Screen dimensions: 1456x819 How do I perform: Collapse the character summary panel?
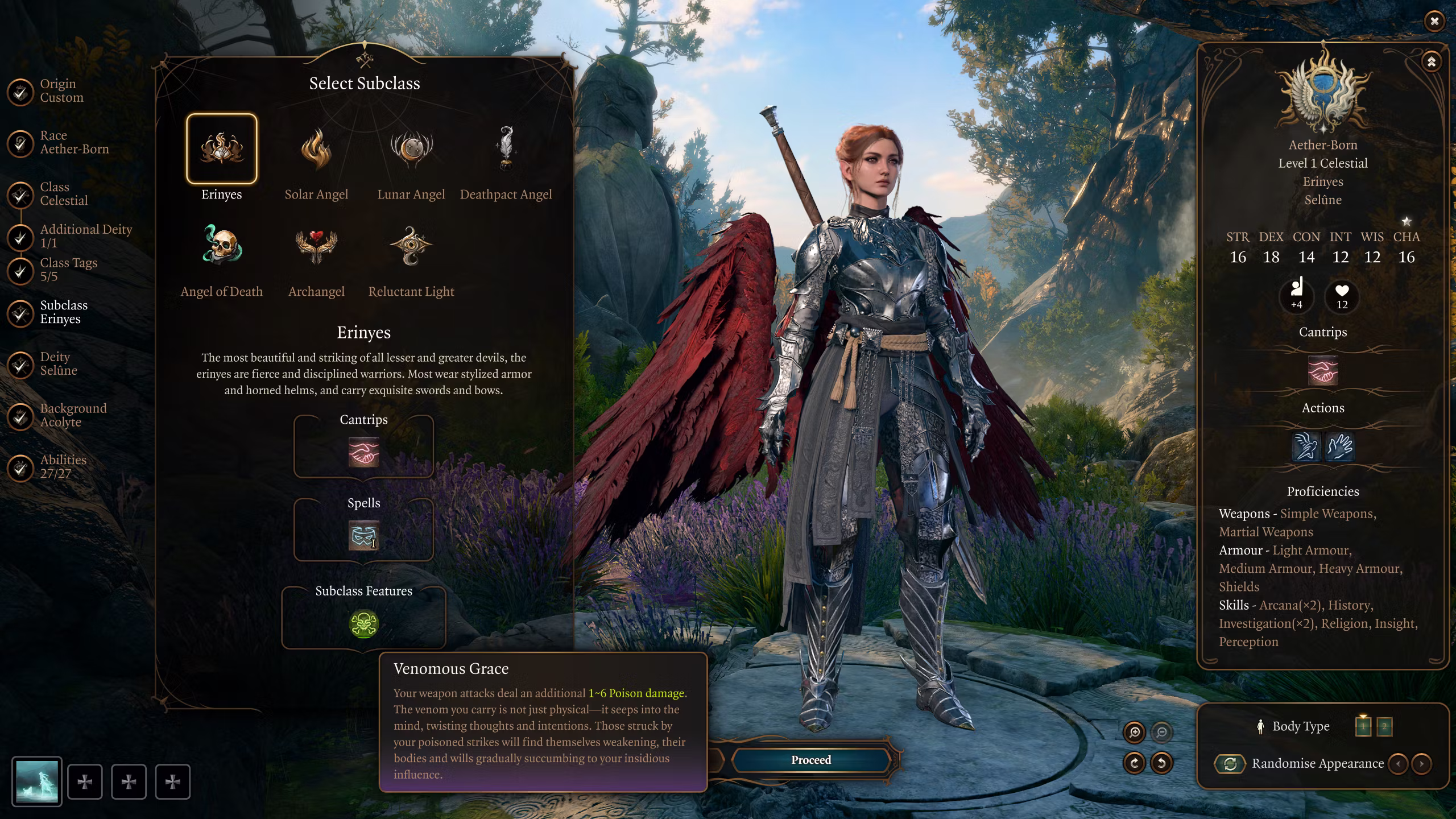click(1432, 61)
